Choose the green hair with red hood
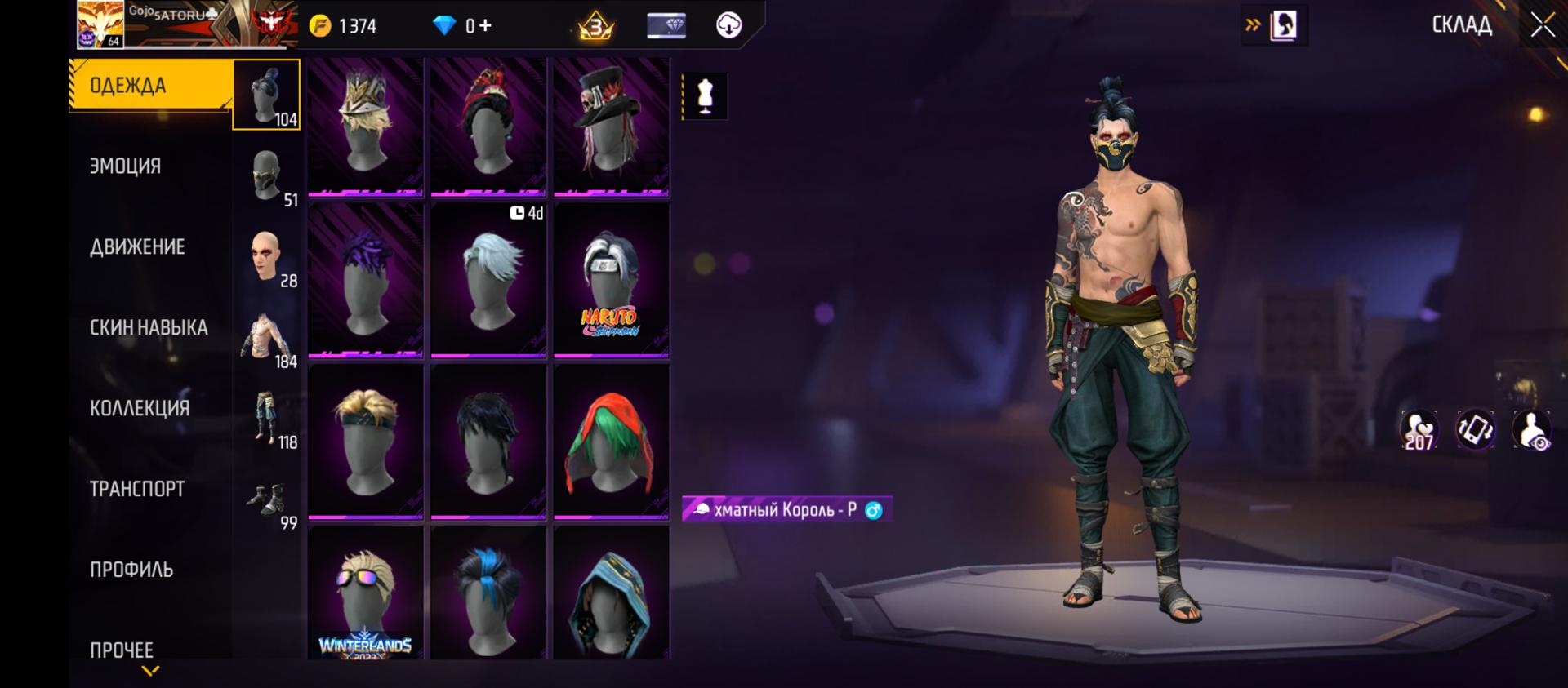Viewport: 1568px width, 688px height. (x=611, y=442)
